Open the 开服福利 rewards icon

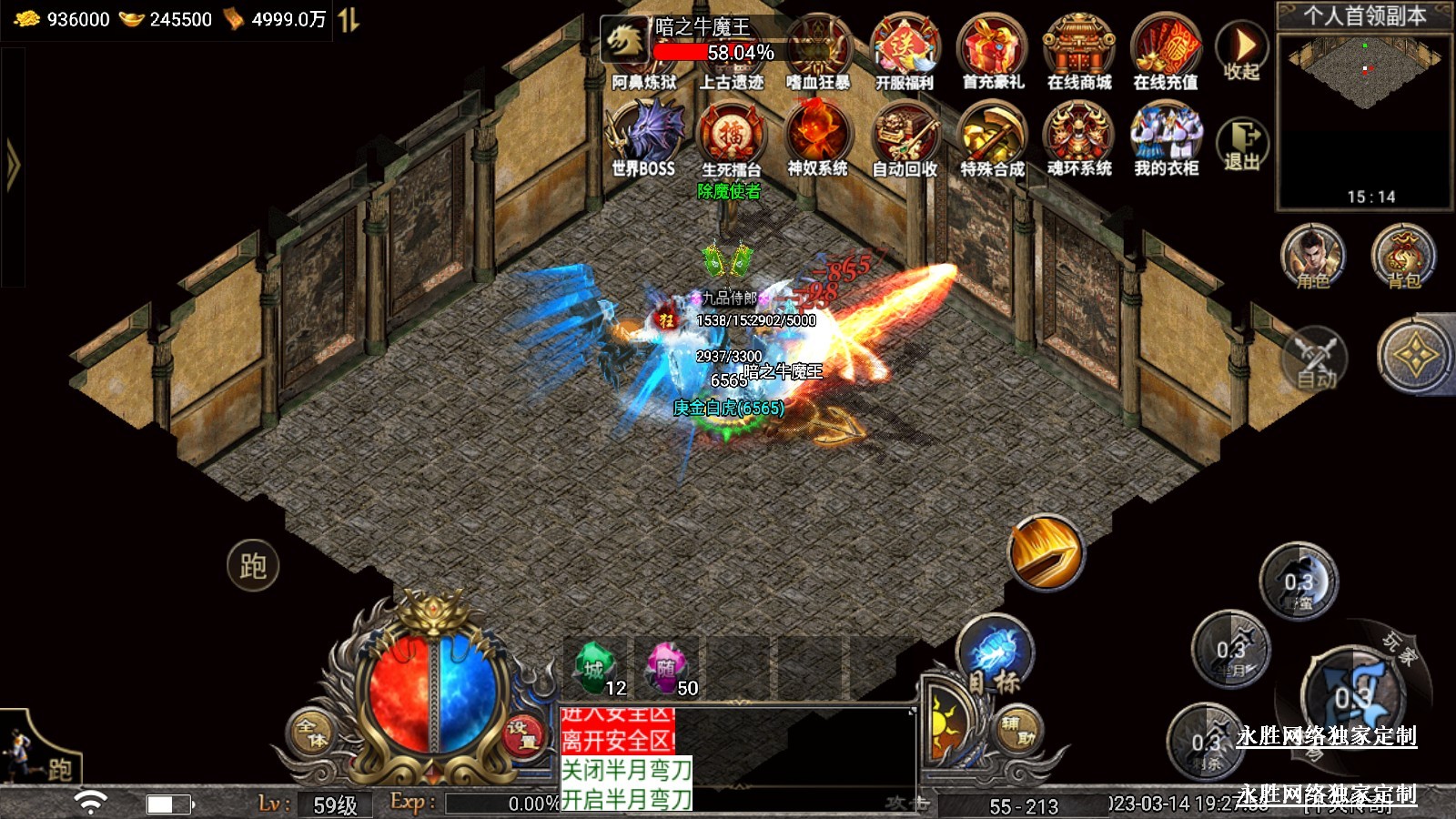pyautogui.click(x=905, y=50)
